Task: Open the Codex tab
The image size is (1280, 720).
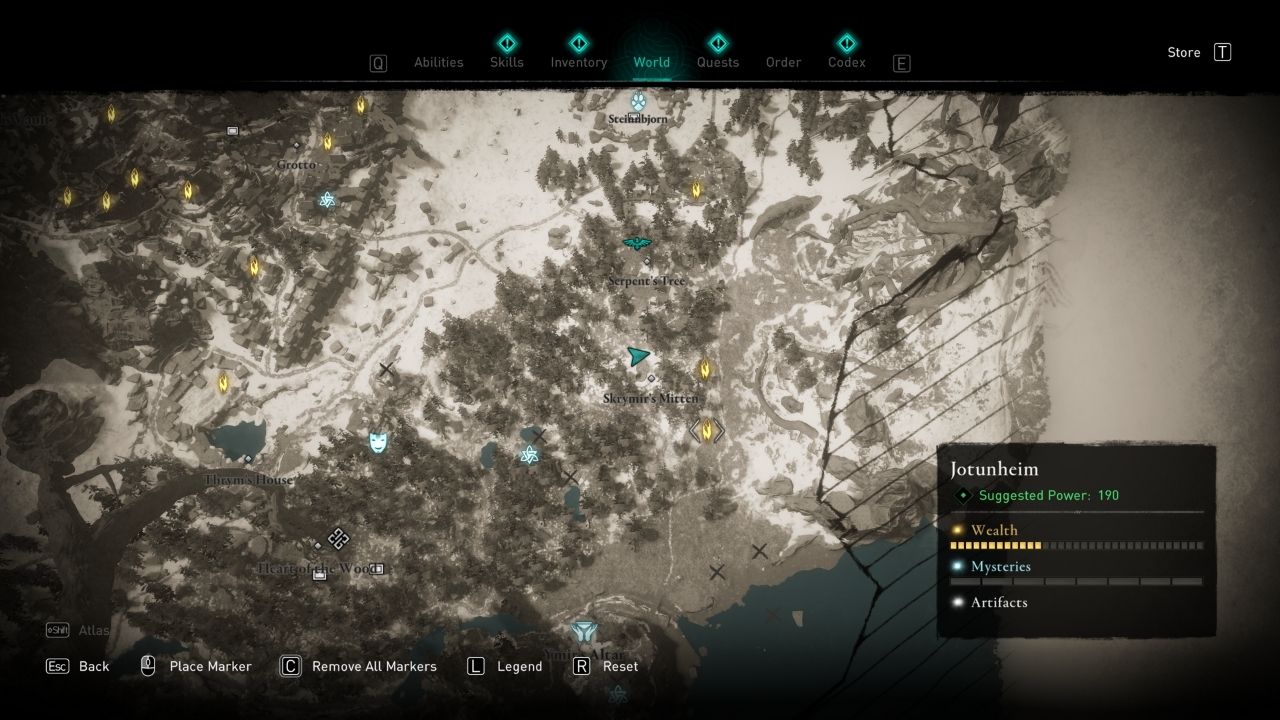Action: (x=846, y=62)
